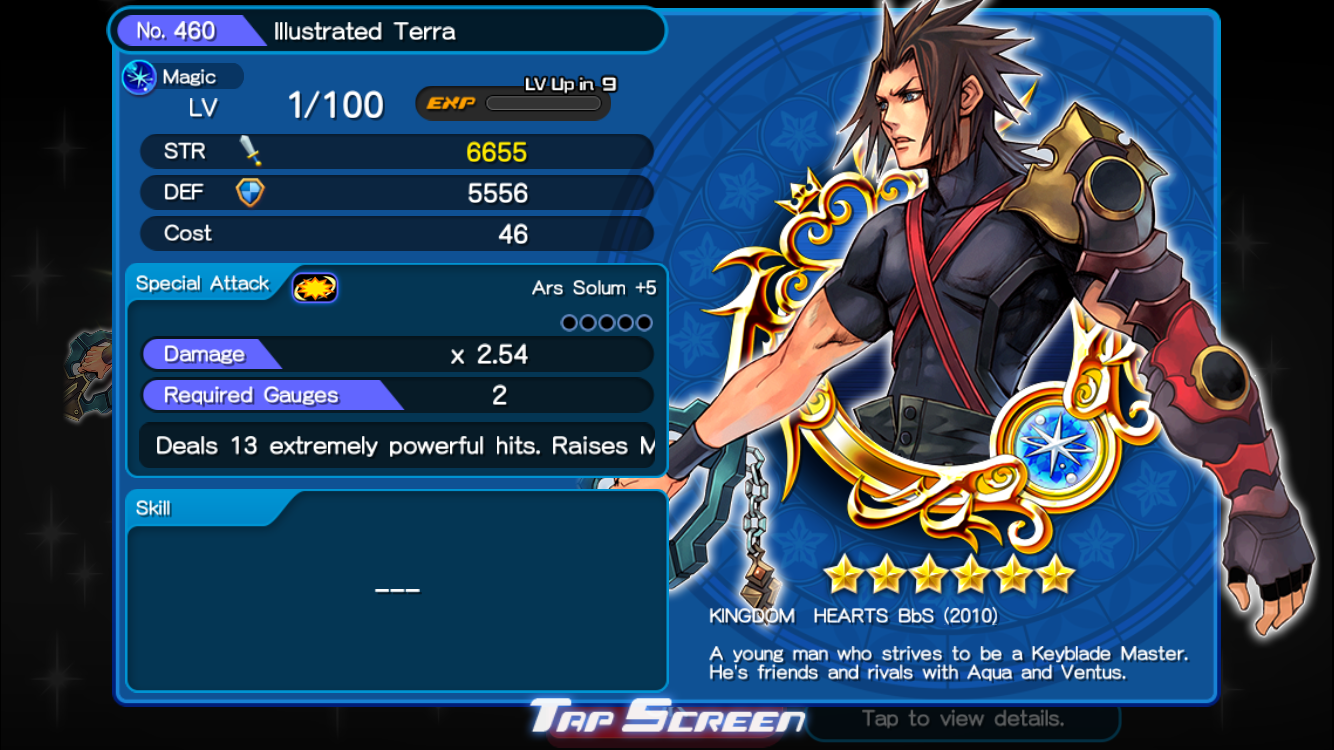Click the Magic attribute icon
The image size is (1334, 750).
[x=139, y=78]
